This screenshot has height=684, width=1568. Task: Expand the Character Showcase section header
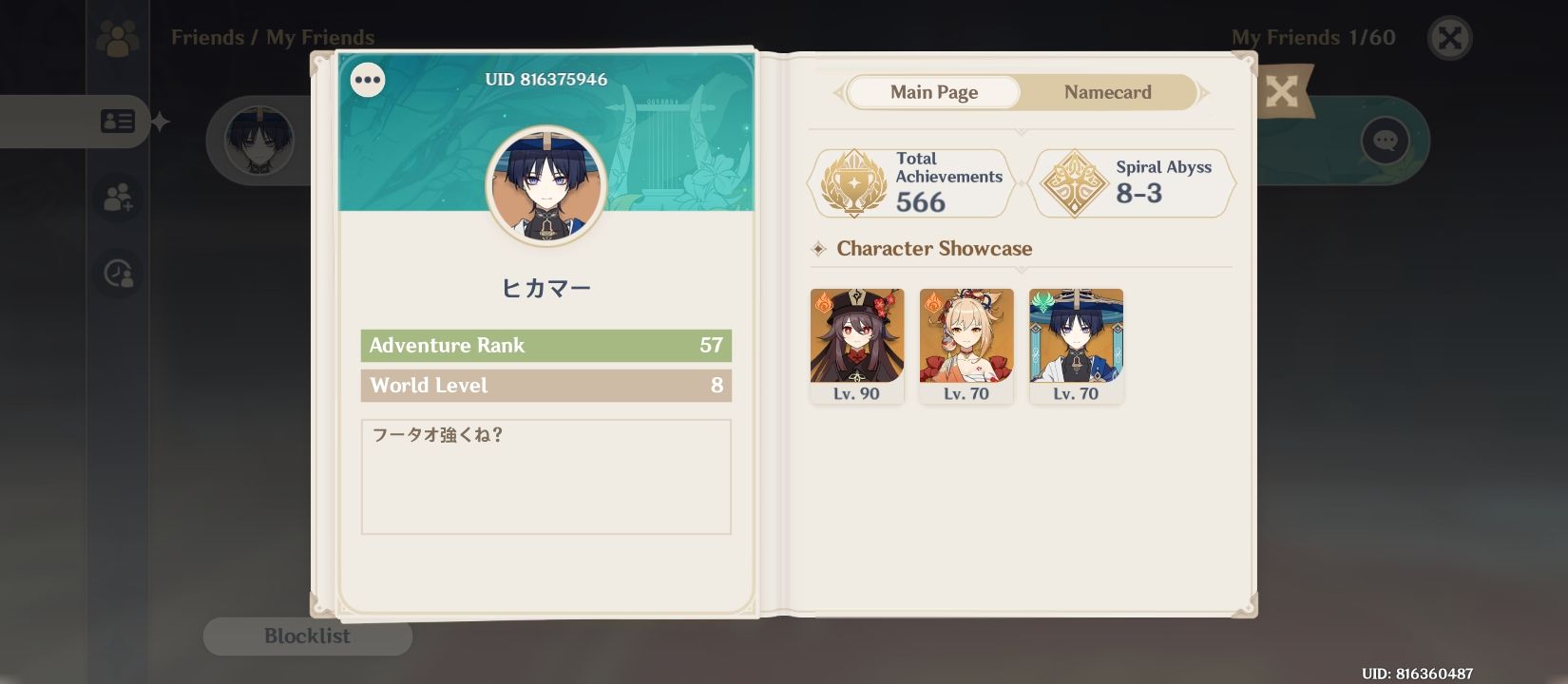click(933, 249)
